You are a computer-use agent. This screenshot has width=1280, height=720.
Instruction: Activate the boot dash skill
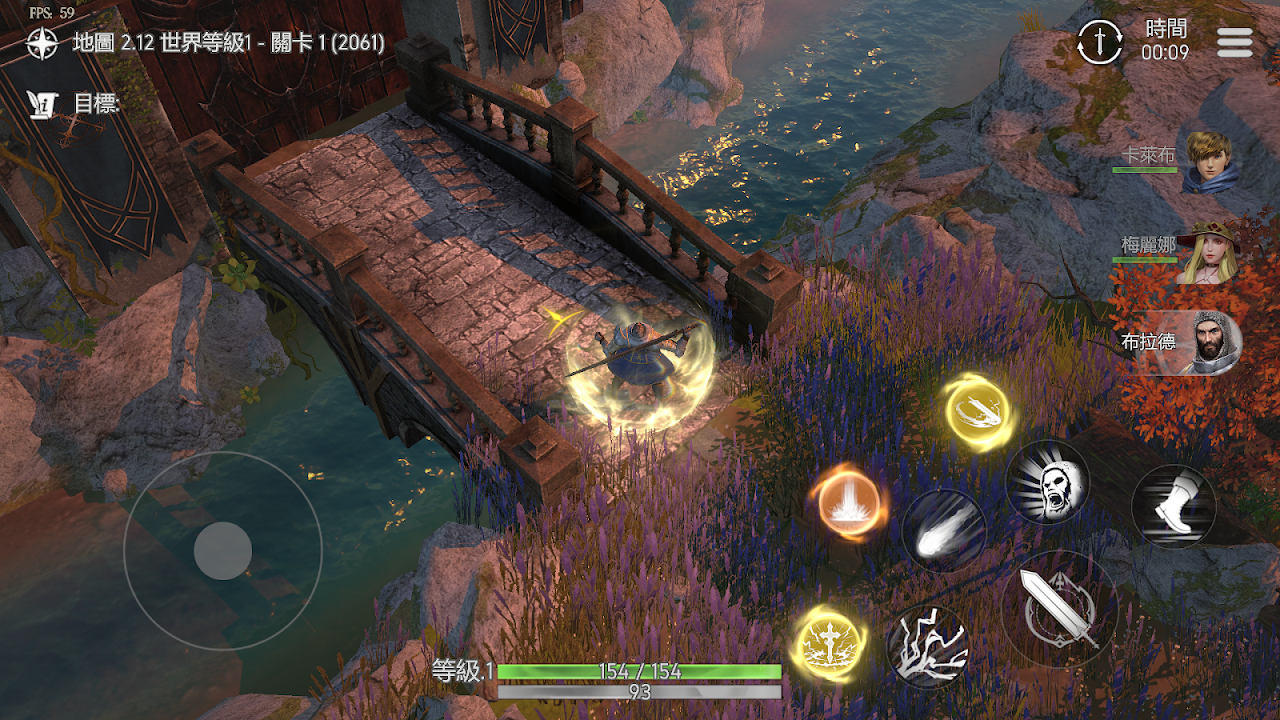[x=1173, y=507]
